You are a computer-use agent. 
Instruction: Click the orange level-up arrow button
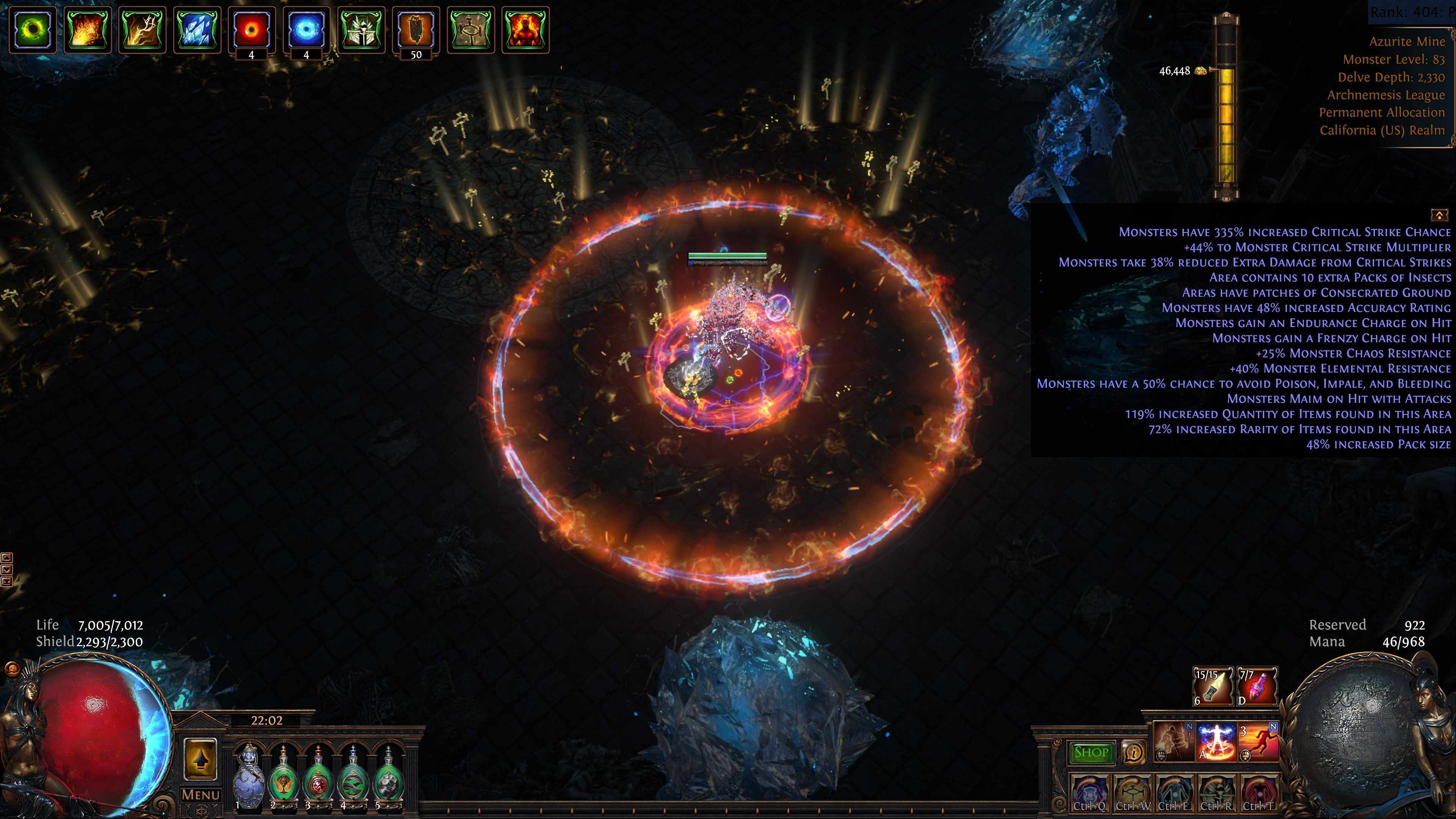click(201, 759)
